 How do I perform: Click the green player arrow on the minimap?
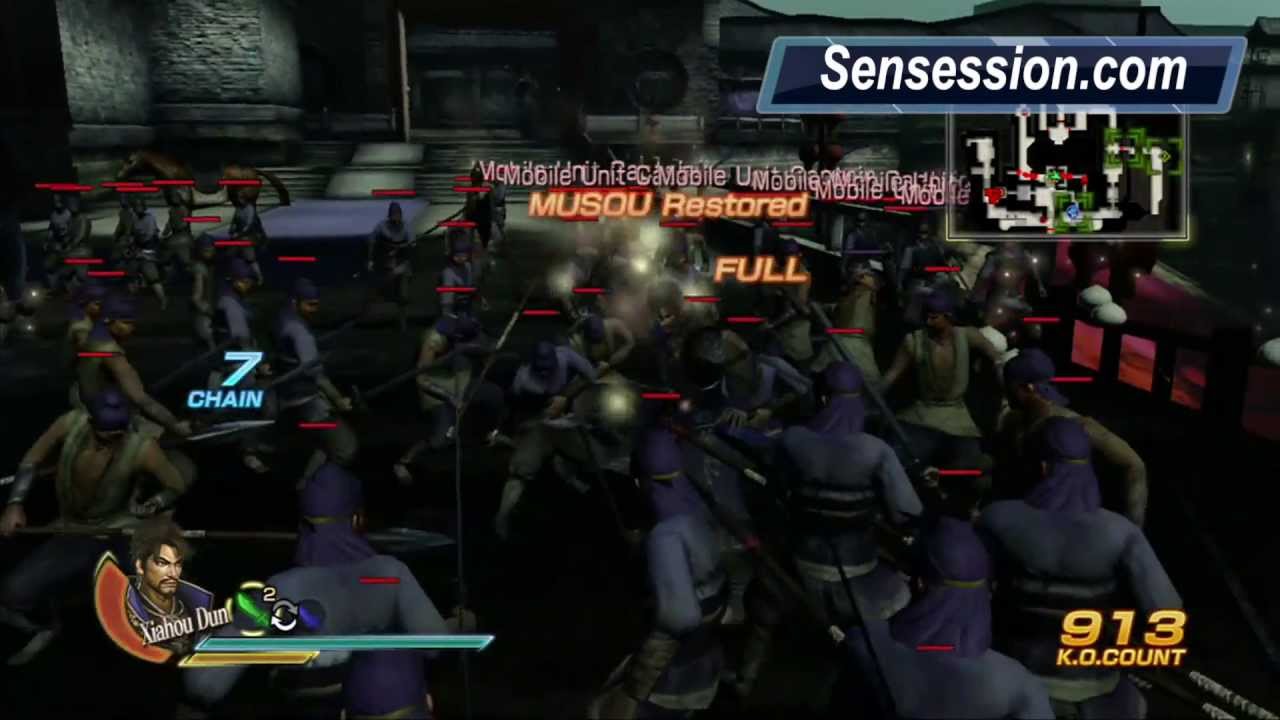(x=1054, y=176)
